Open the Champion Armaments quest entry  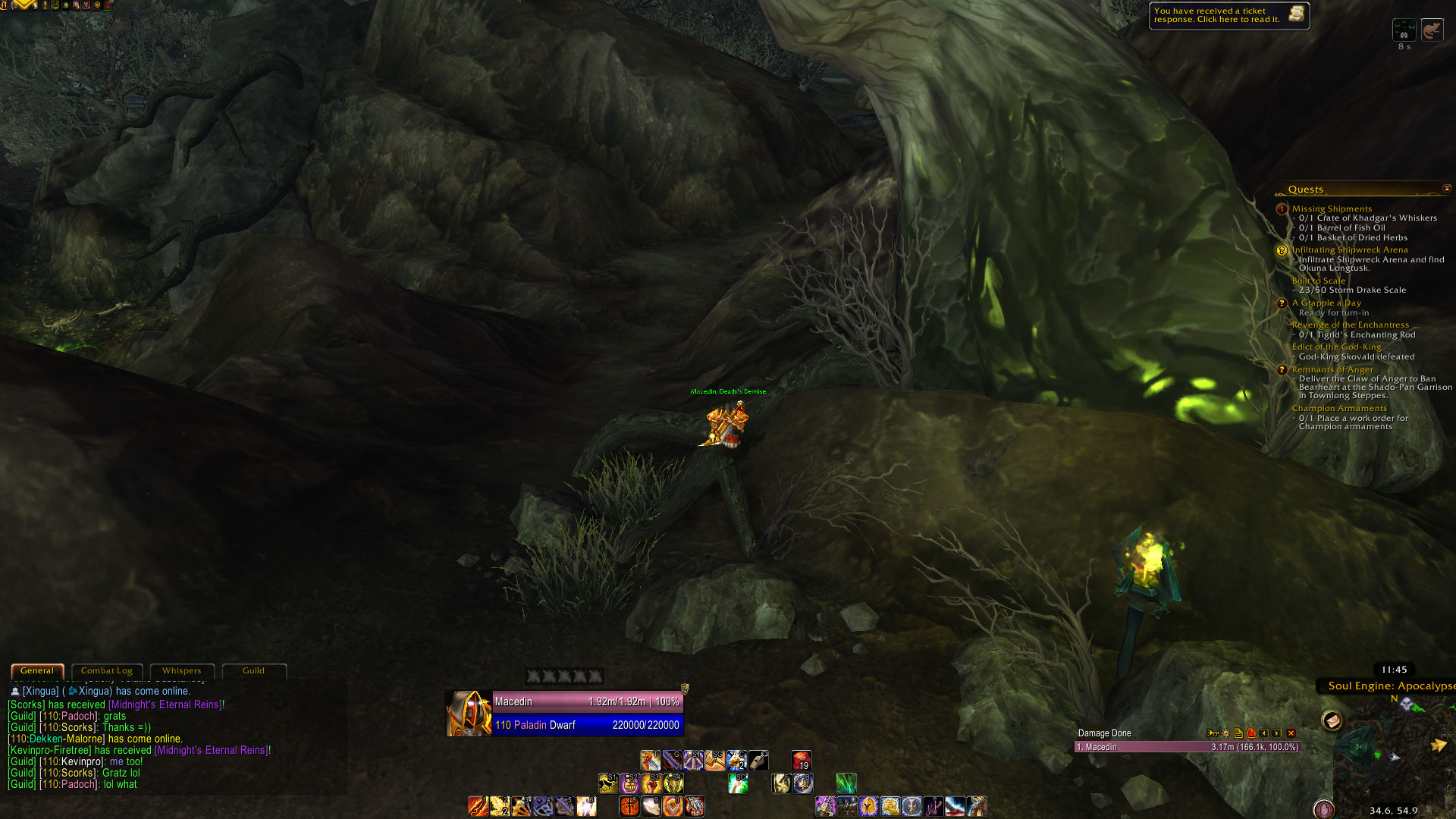click(1339, 408)
